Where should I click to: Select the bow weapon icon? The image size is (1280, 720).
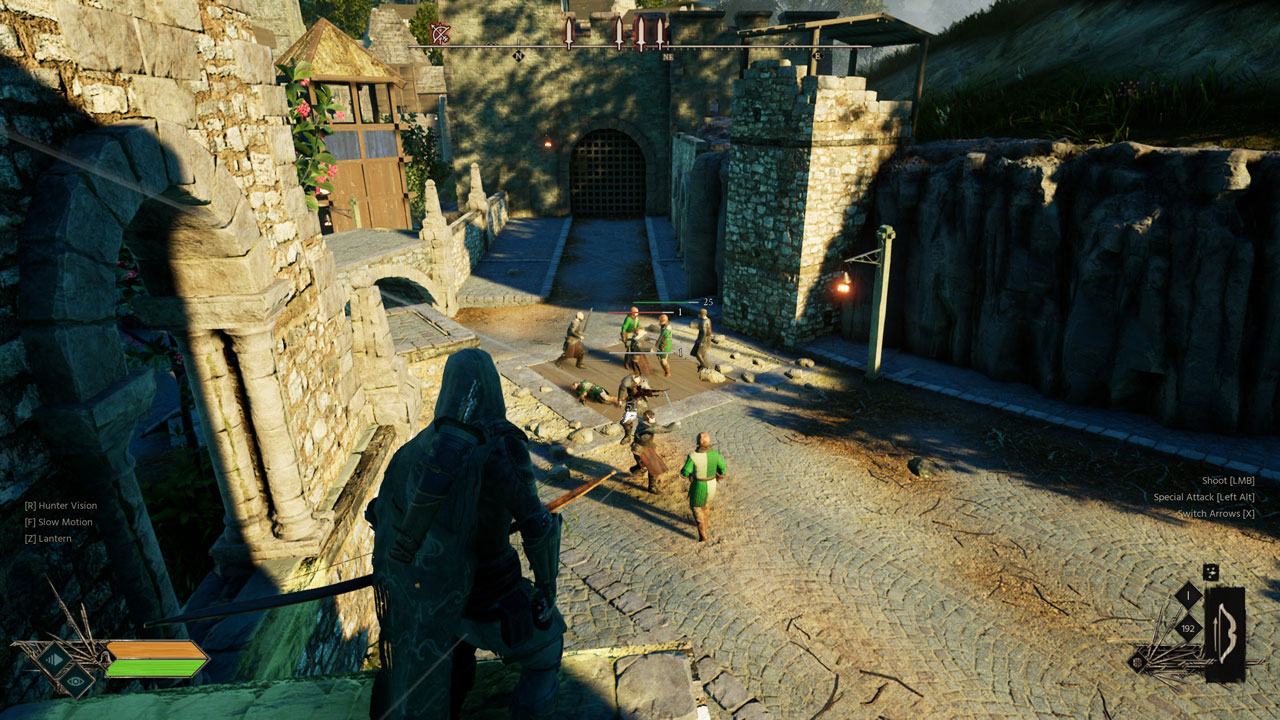[1226, 634]
